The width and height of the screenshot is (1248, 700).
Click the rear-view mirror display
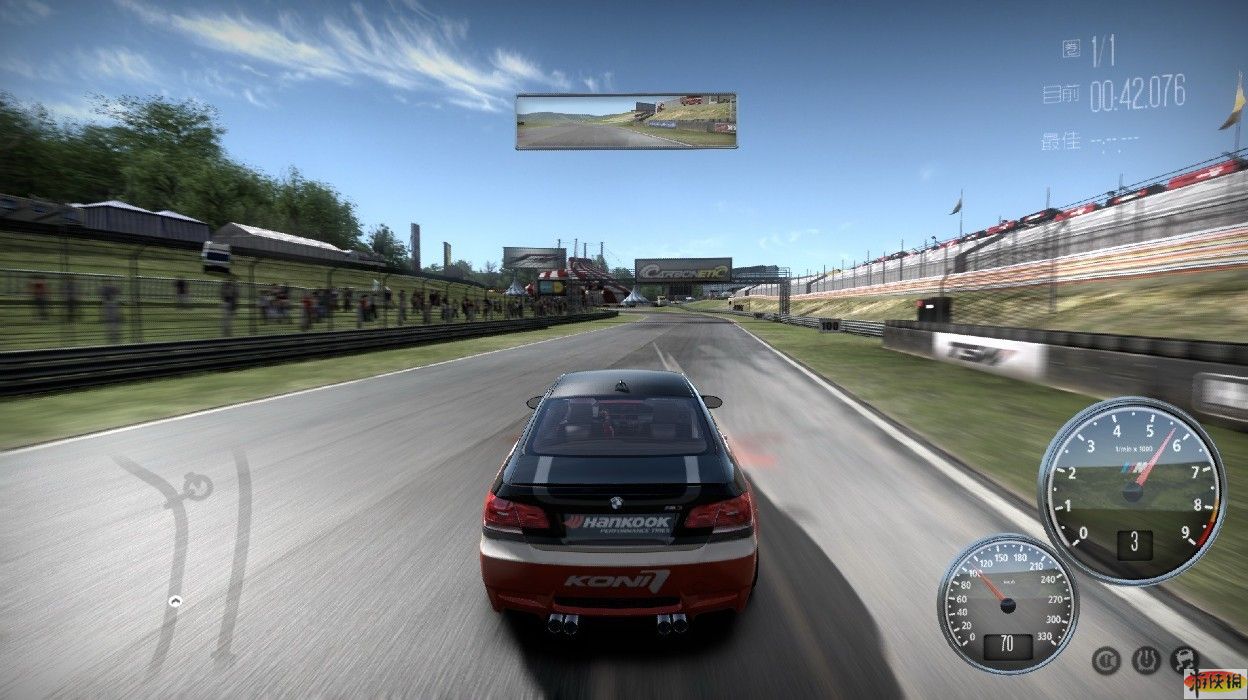[x=626, y=121]
